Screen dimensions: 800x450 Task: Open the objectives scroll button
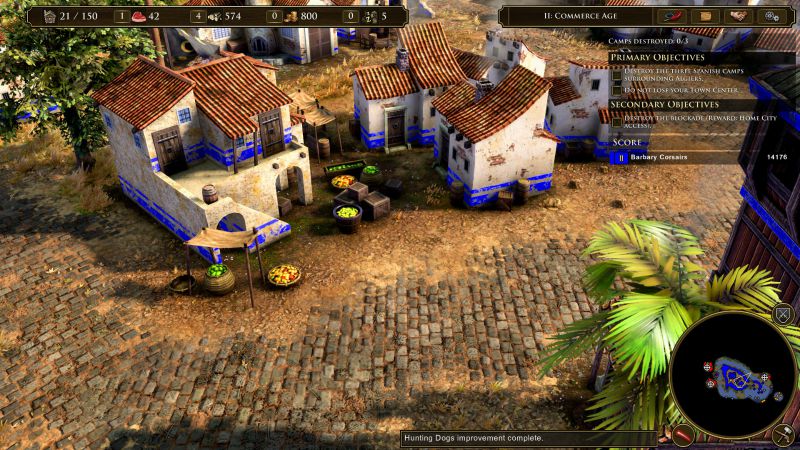pos(706,16)
